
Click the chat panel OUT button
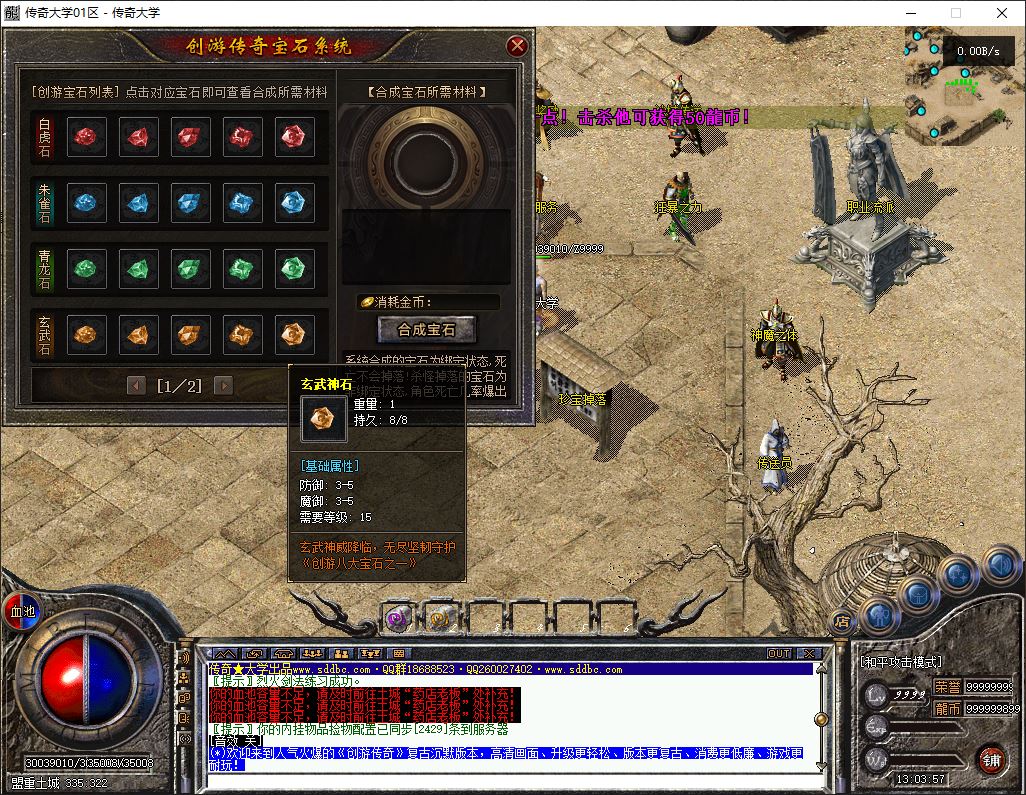click(779, 653)
